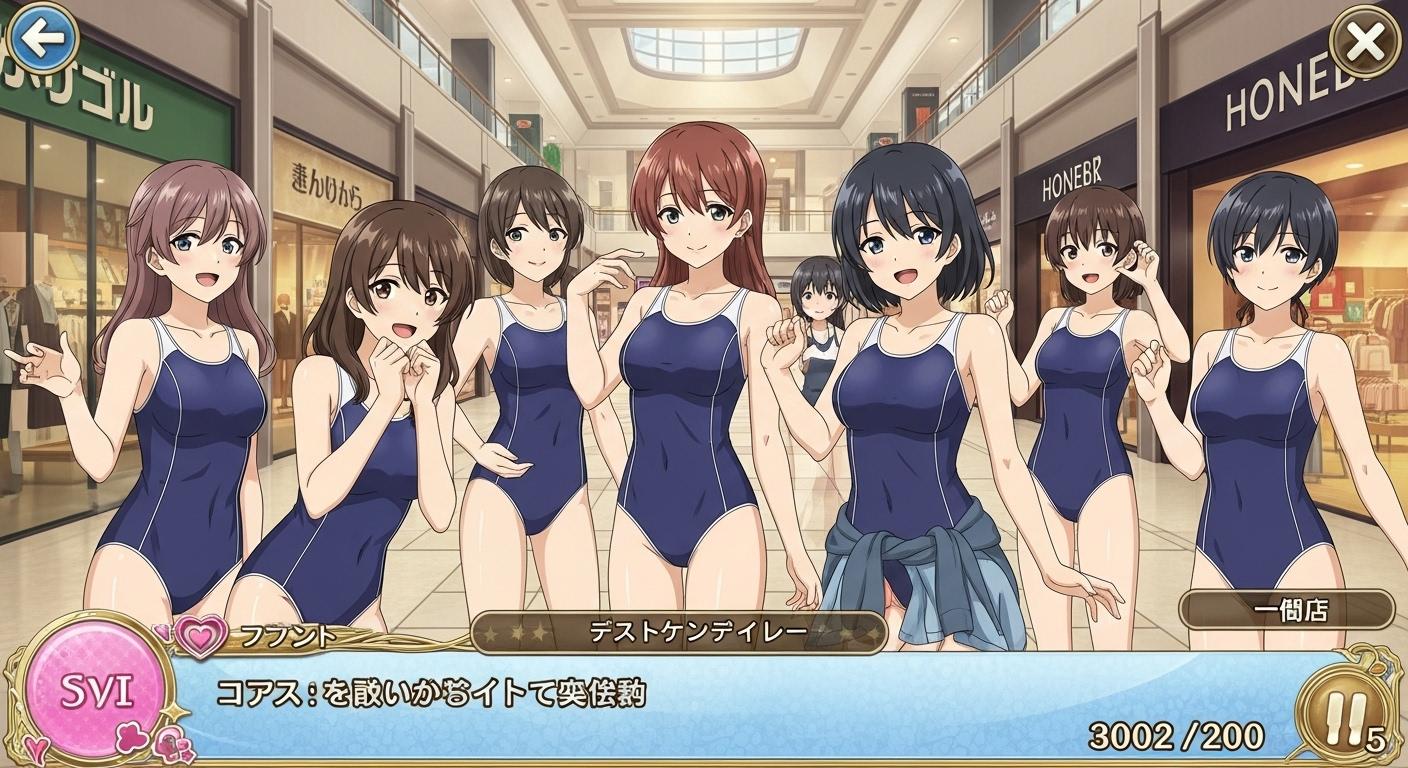Image resolution: width=1408 pixels, height=768 pixels.
Task: Open the デストケンデイレー title banner
Action: (679, 633)
